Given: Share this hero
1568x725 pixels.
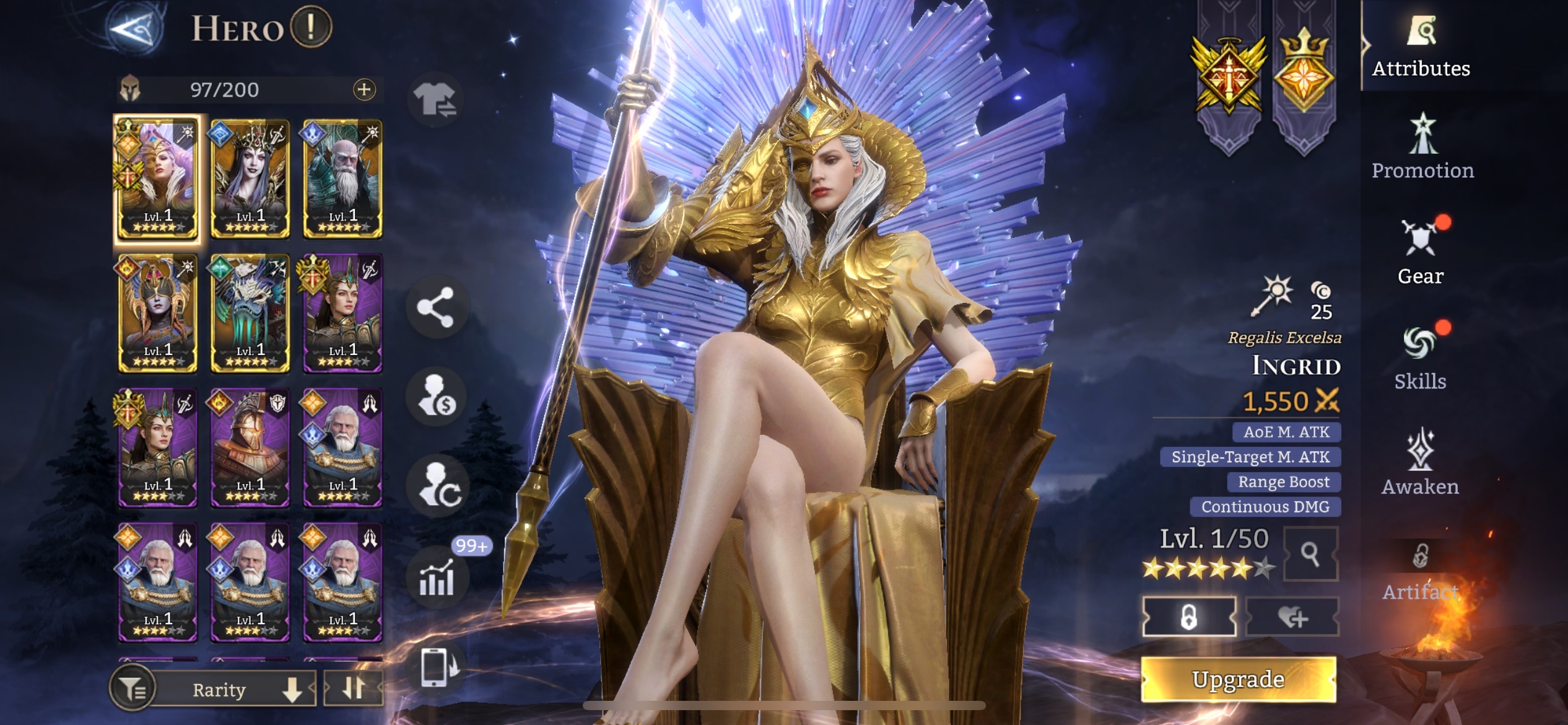Looking at the screenshot, I should click(x=435, y=307).
